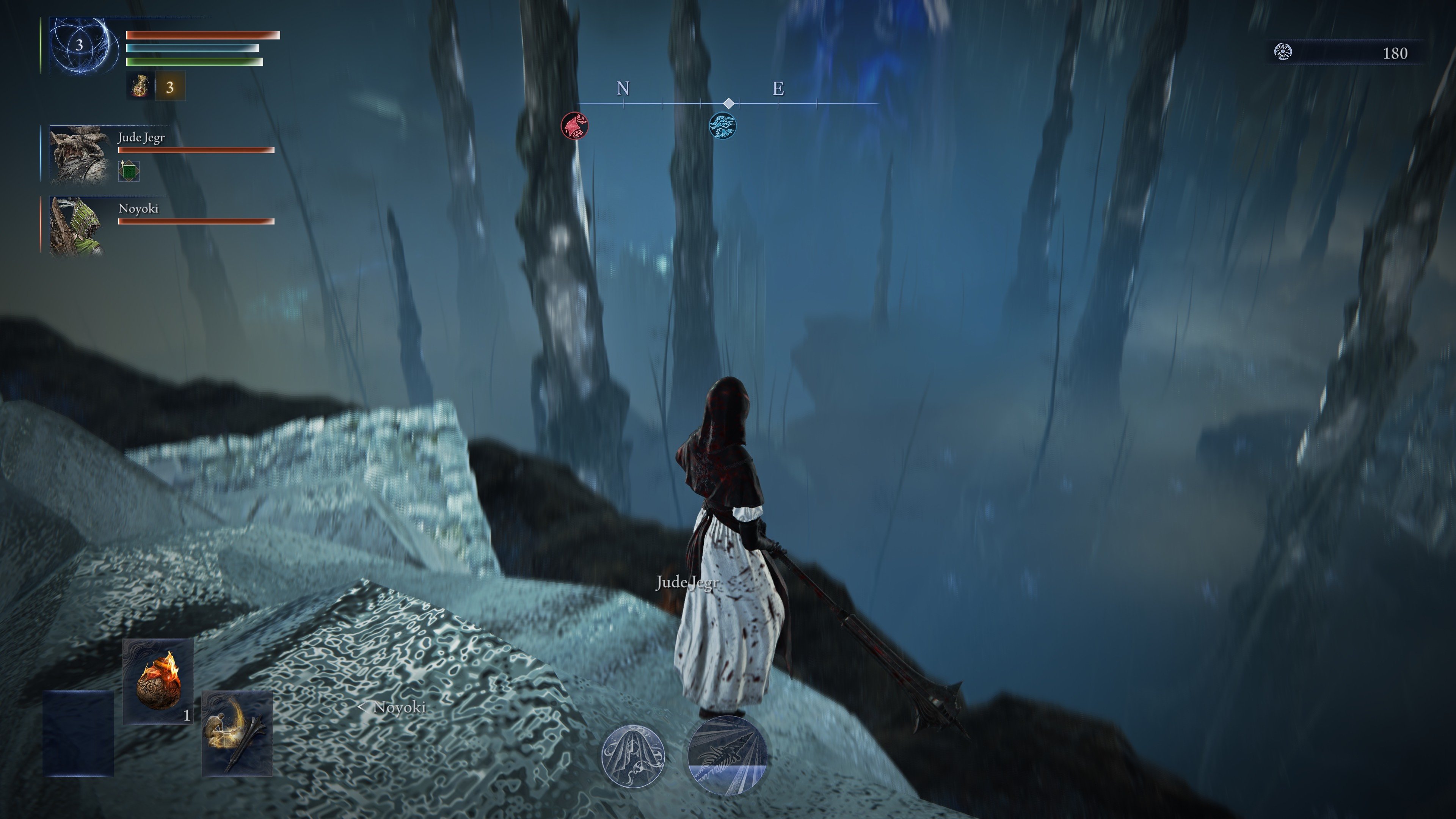Activate the spear ultimate art icon

tap(728, 755)
